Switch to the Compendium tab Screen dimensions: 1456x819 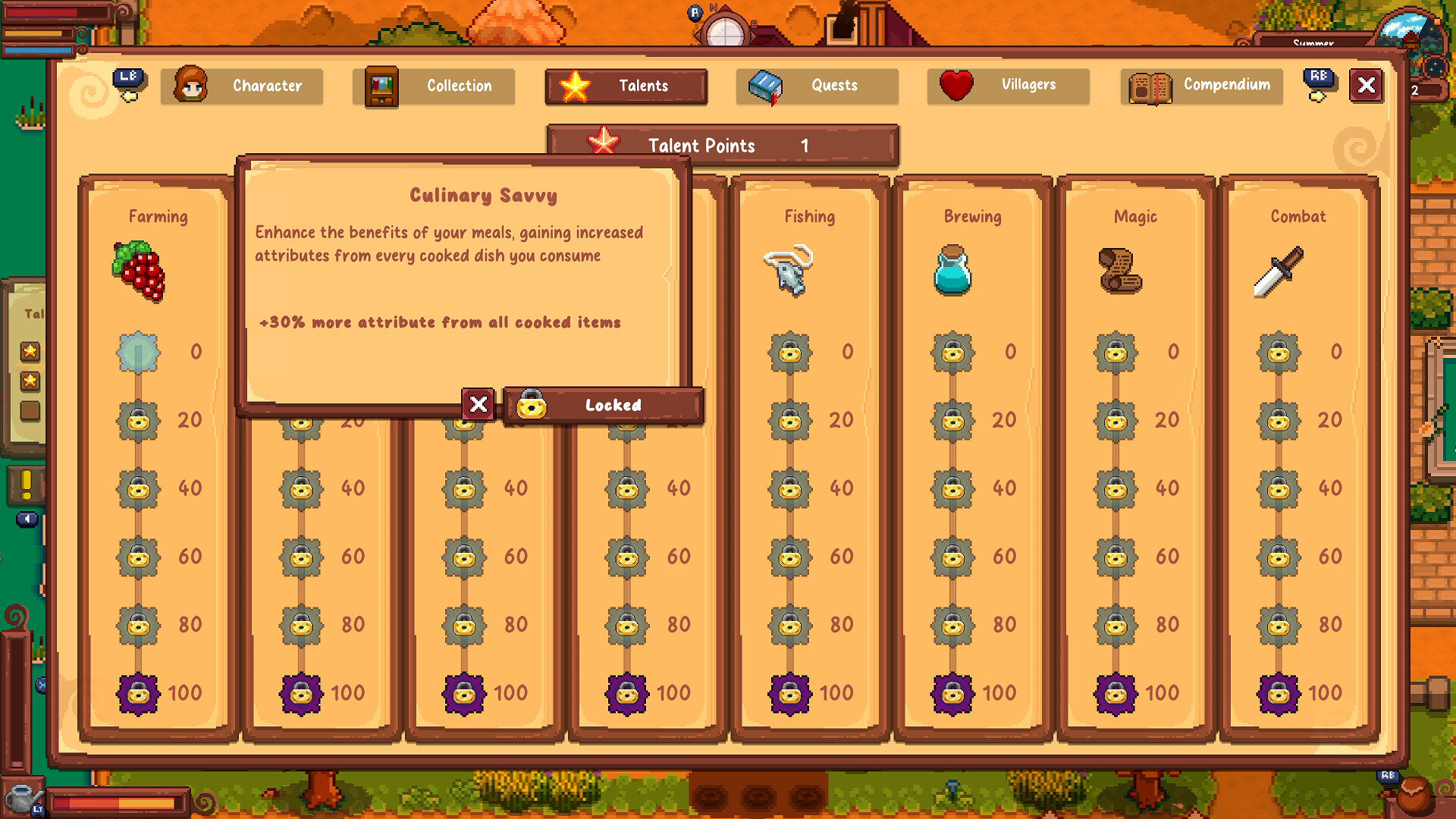1201,86
